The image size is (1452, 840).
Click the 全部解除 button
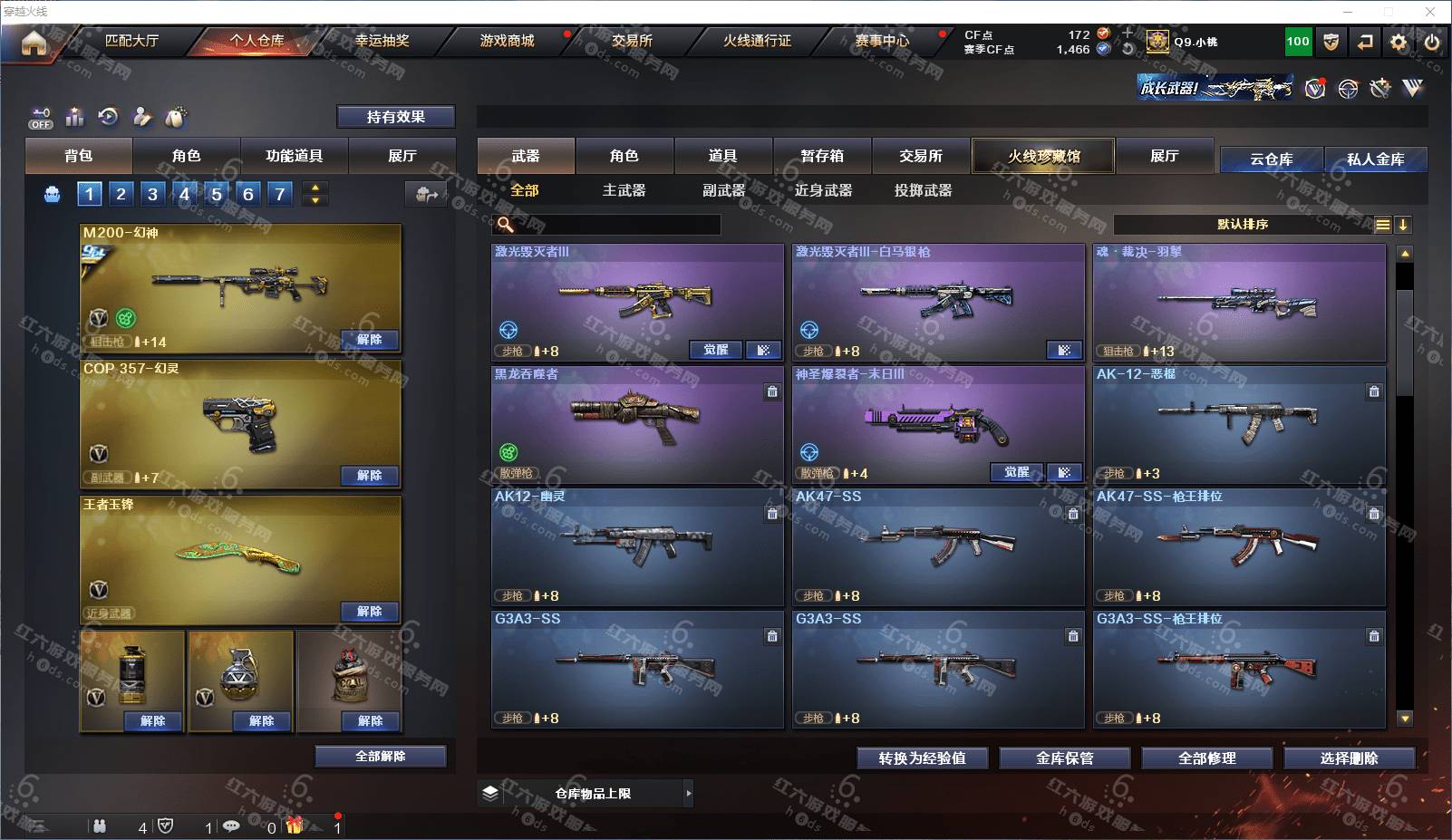click(x=381, y=757)
